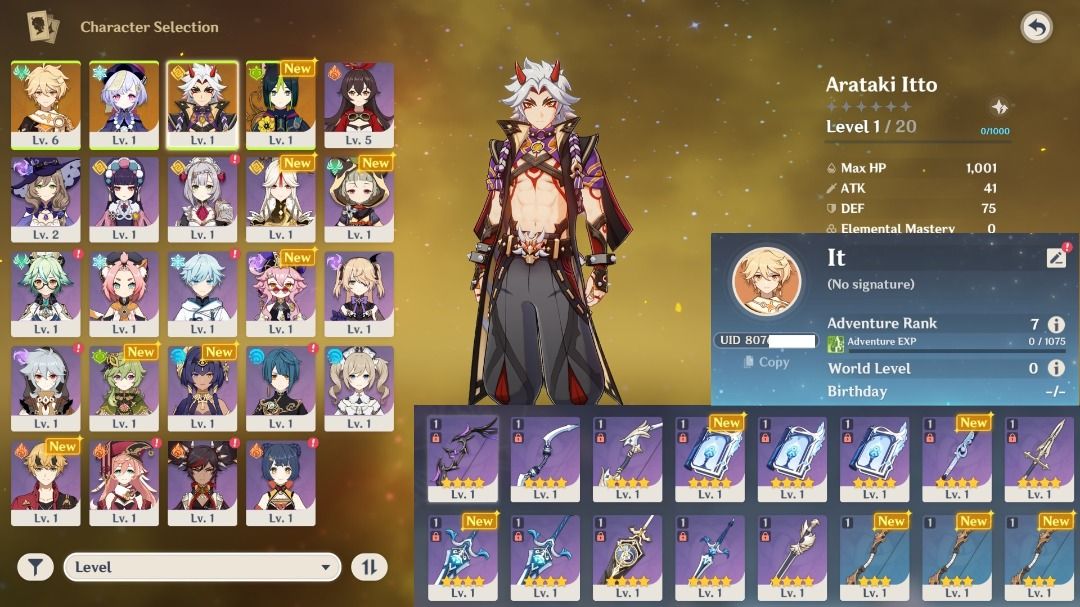Choose the Xiangling character card
The image size is (1080, 607).
click(x=281, y=481)
